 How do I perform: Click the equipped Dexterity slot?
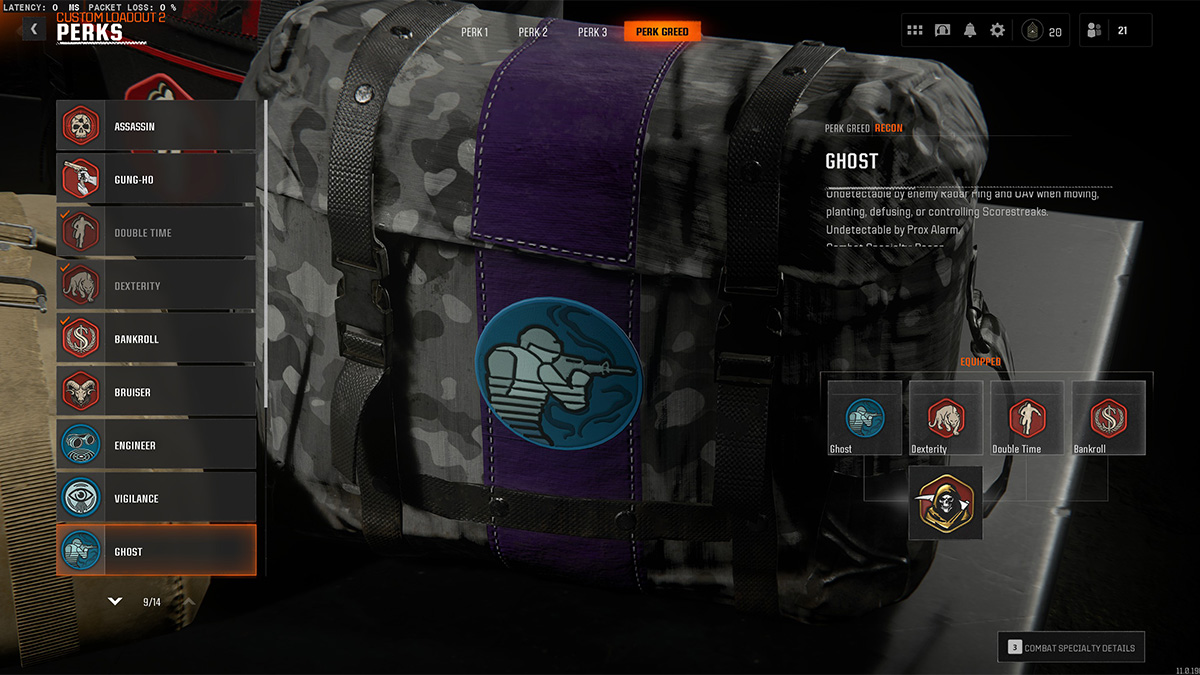pos(945,418)
